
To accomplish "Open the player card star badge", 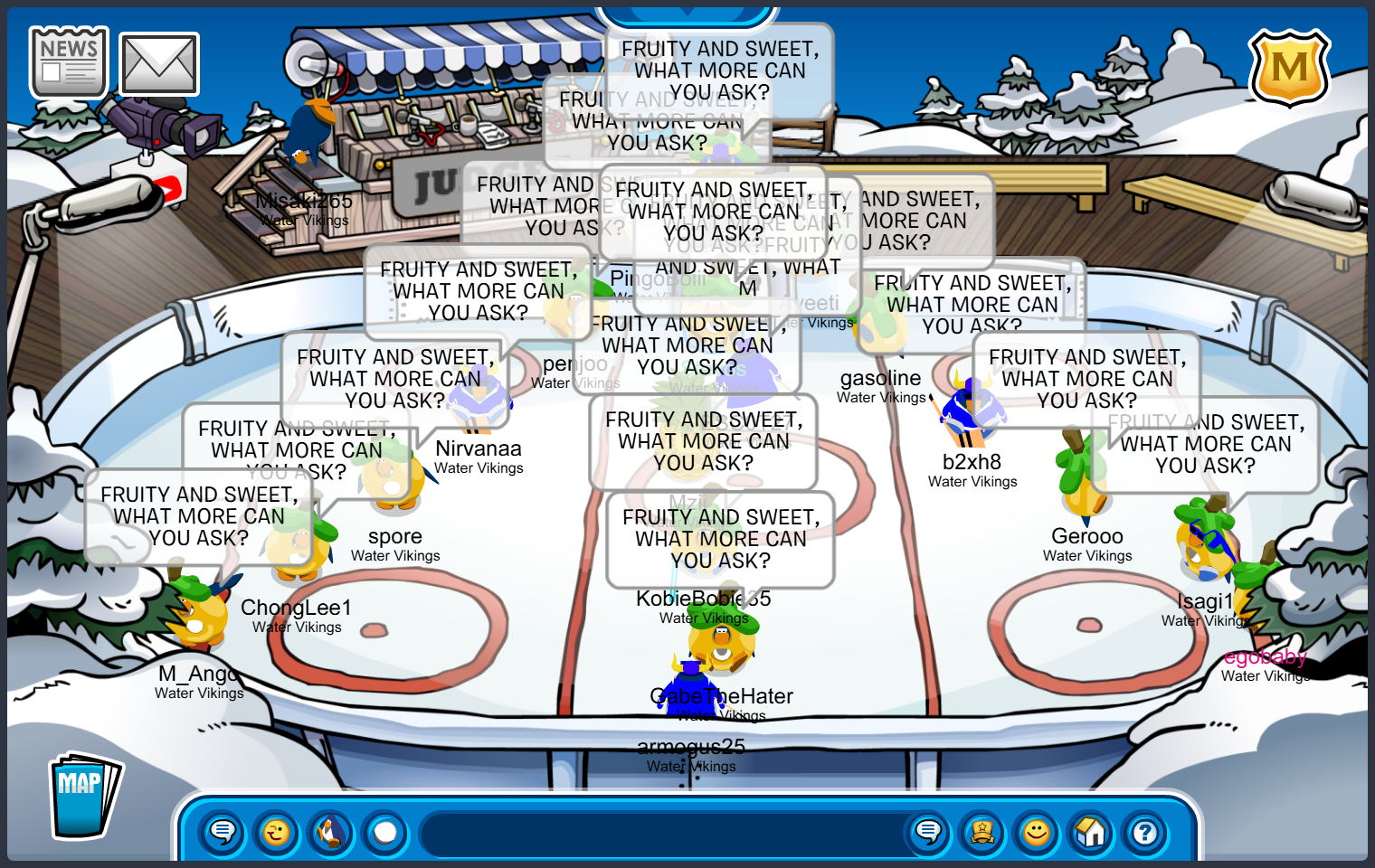I will tap(982, 831).
